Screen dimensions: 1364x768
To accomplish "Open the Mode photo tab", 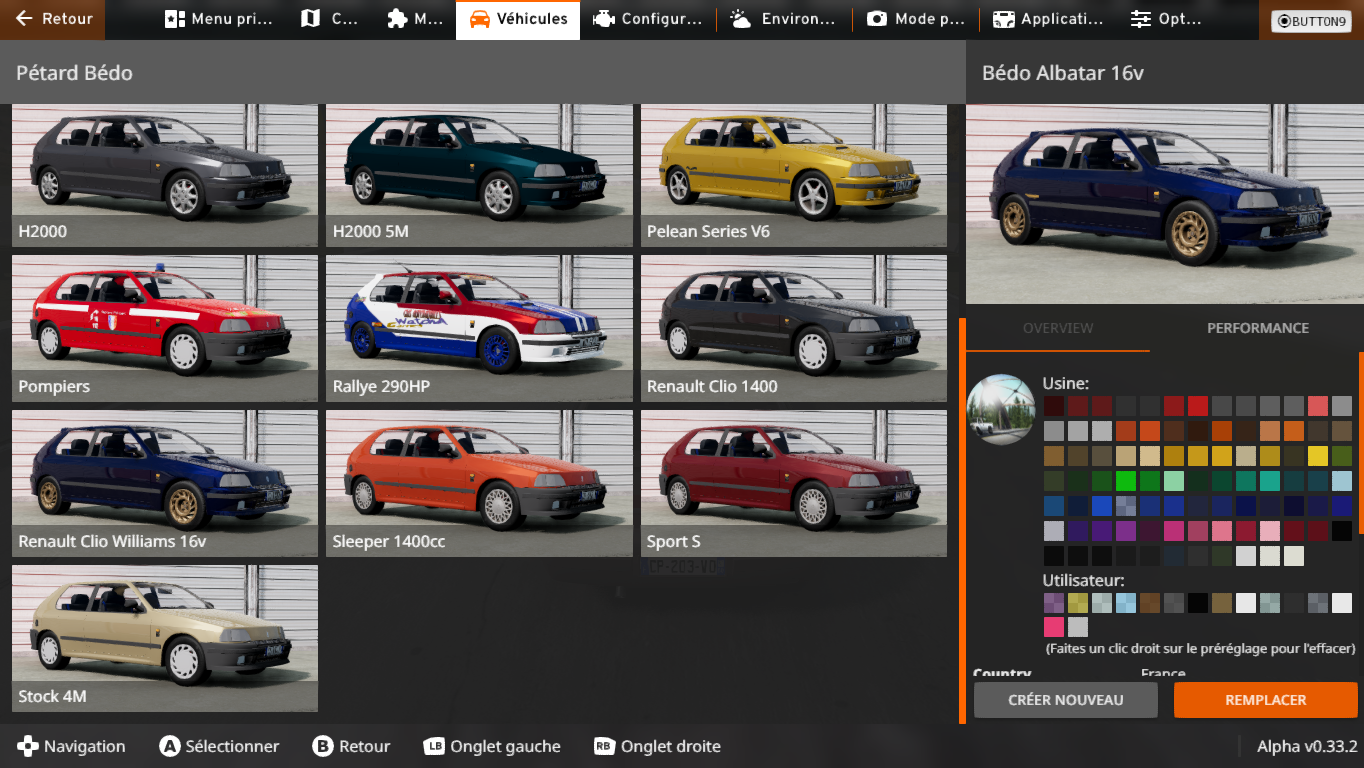I will [x=915, y=19].
